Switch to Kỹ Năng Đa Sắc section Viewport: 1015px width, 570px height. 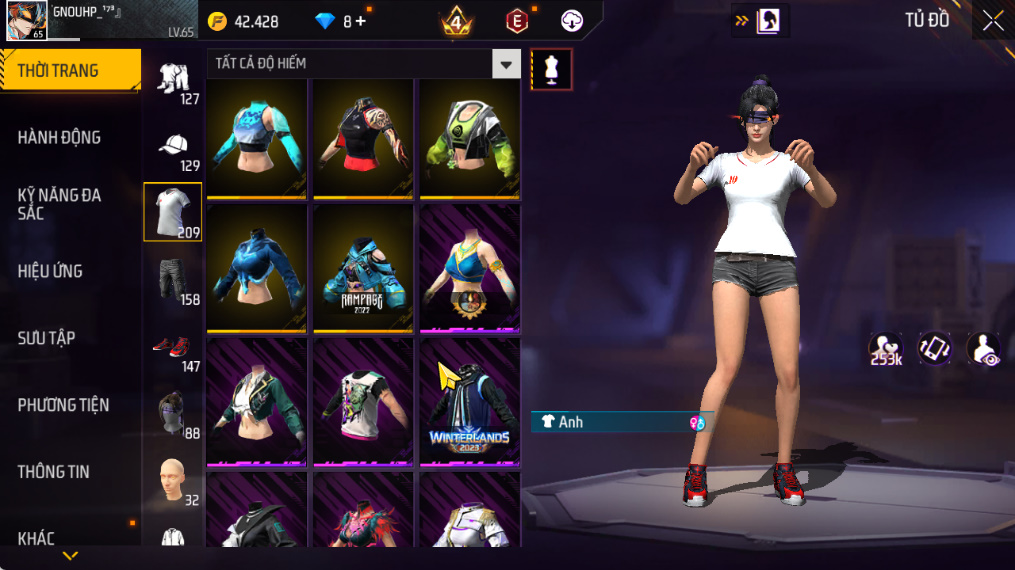(x=60, y=204)
